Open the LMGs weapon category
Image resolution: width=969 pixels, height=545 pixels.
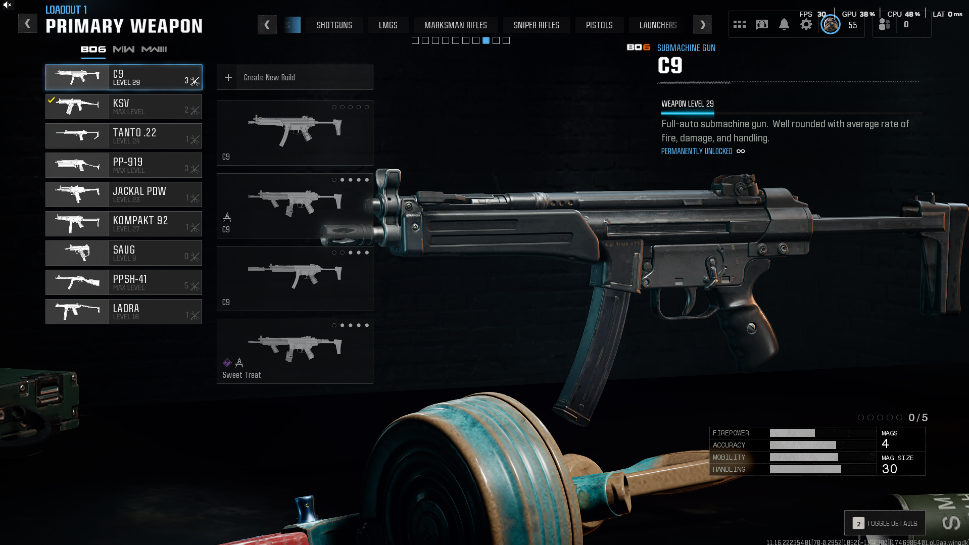pyautogui.click(x=388, y=25)
